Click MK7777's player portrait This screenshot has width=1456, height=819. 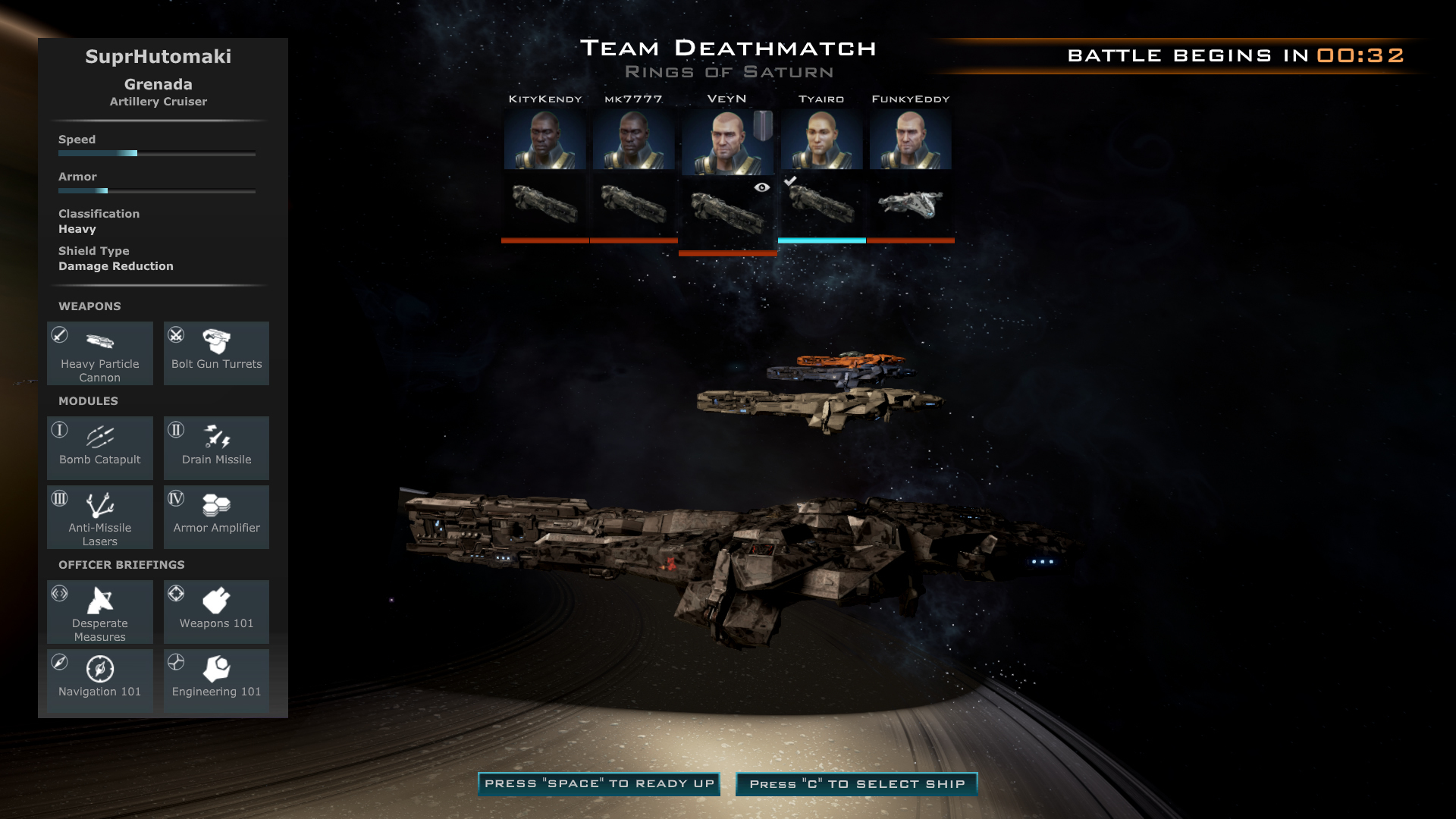point(633,140)
